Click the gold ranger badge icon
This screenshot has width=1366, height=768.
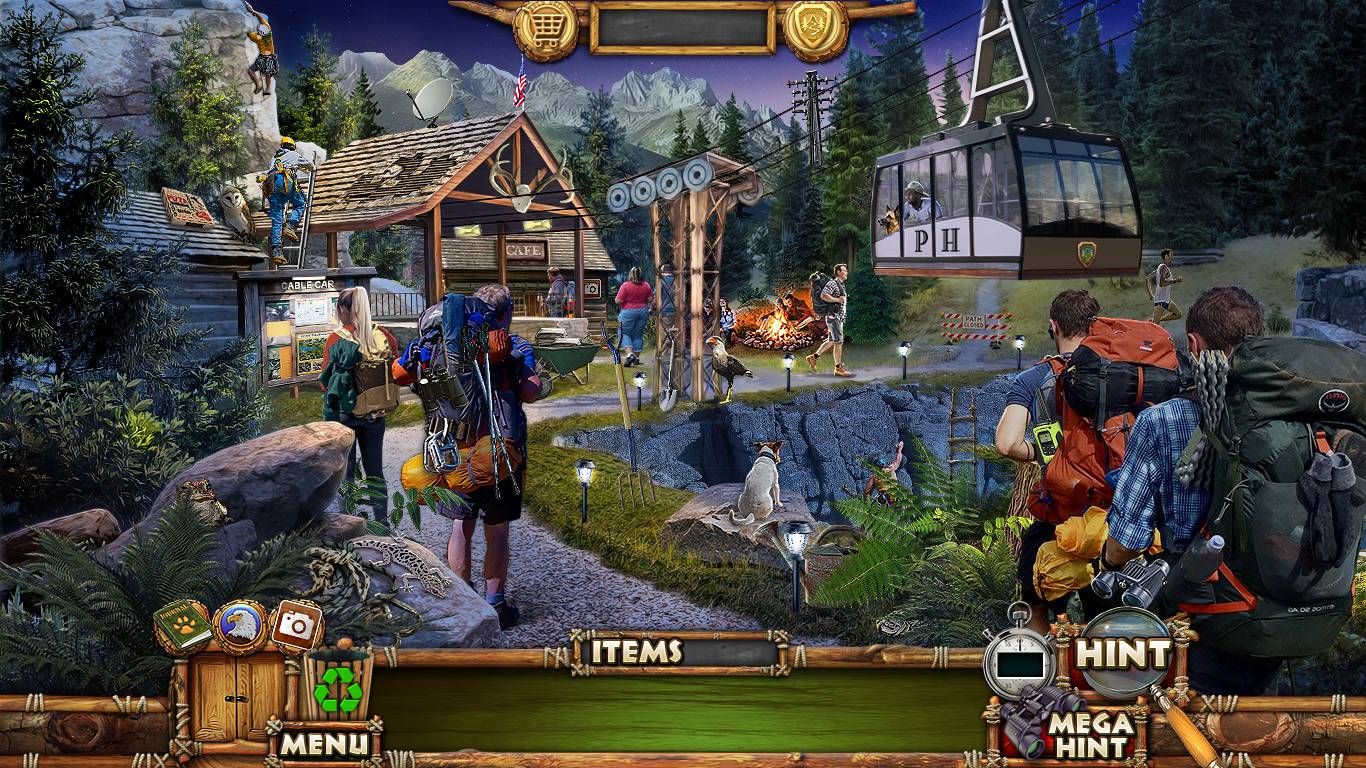click(815, 29)
